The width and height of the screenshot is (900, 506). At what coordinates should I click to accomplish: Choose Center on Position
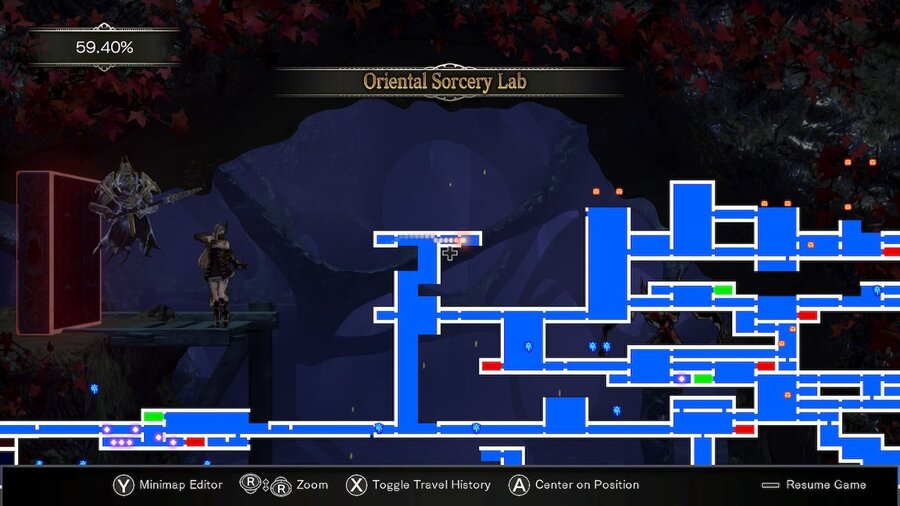[x=574, y=485]
